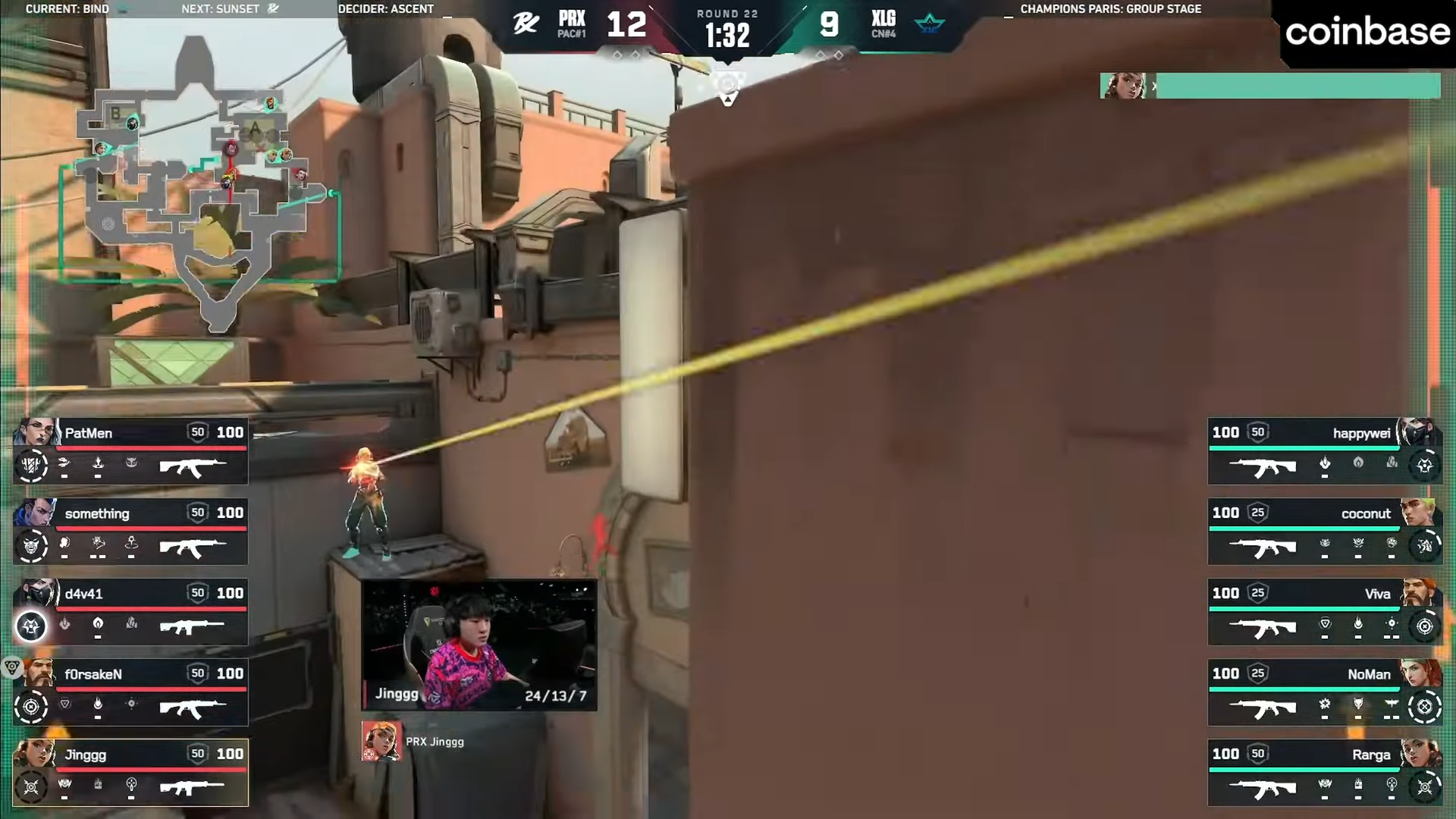Select happywei's player card
The height and width of the screenshot is (819, 1456).
point(1323,451)
